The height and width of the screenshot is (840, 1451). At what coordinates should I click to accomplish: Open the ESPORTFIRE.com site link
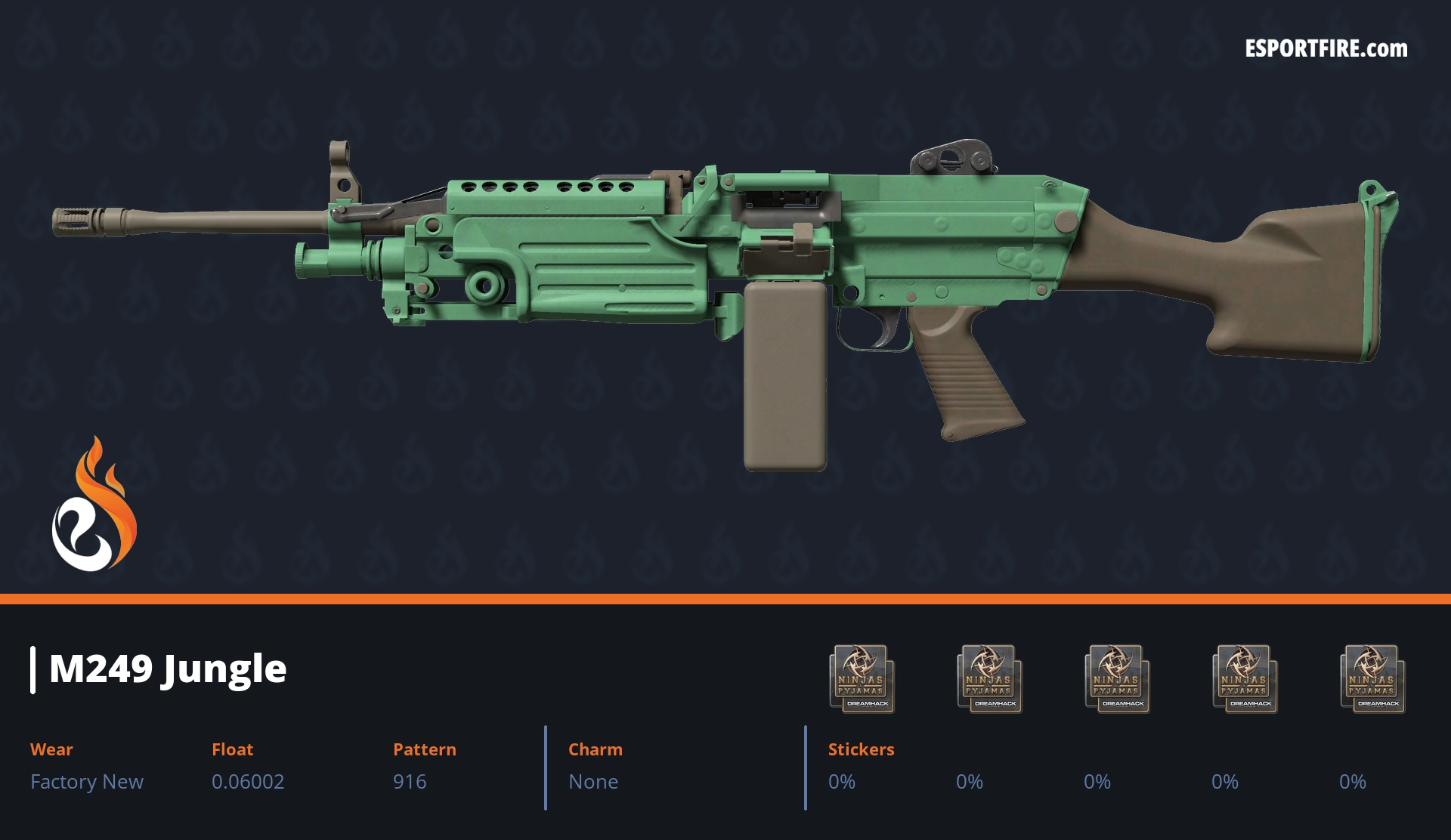click(x=1326, y=49)
